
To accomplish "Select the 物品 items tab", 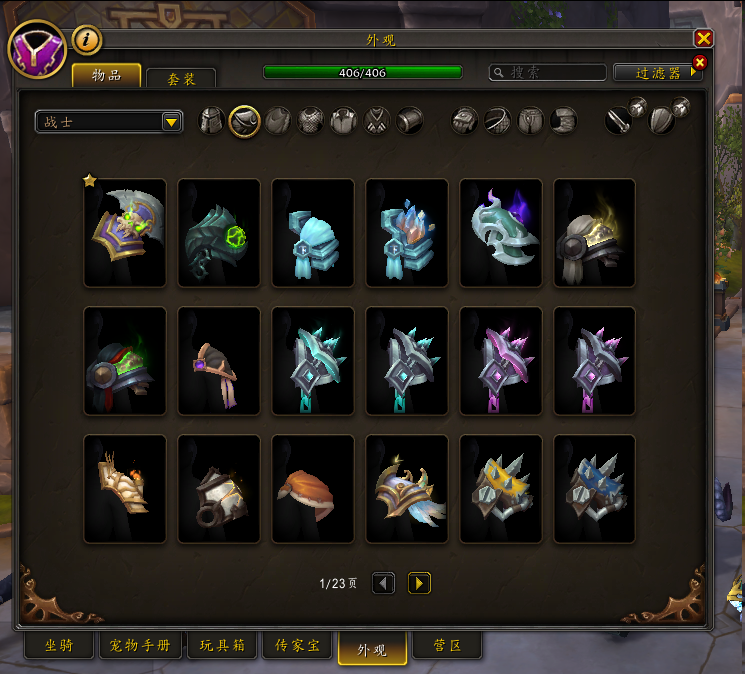I will (106, 75).
